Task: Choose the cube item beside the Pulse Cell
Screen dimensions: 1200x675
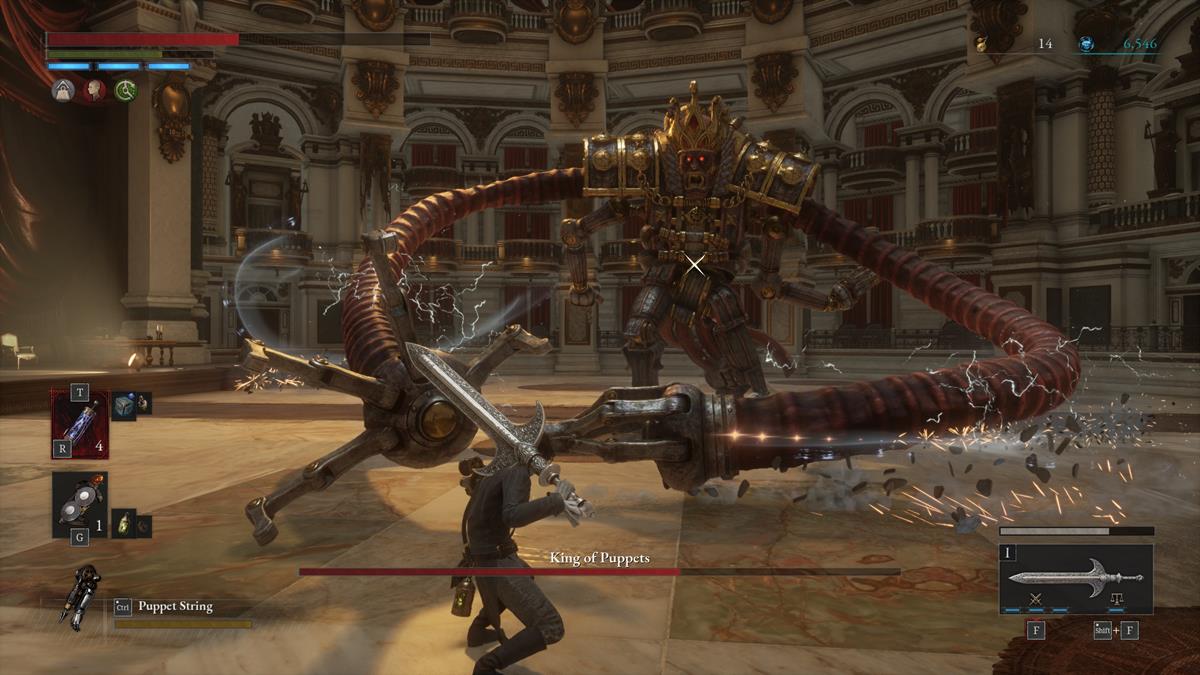Action: pyautogui.click(x=124, y=402)
